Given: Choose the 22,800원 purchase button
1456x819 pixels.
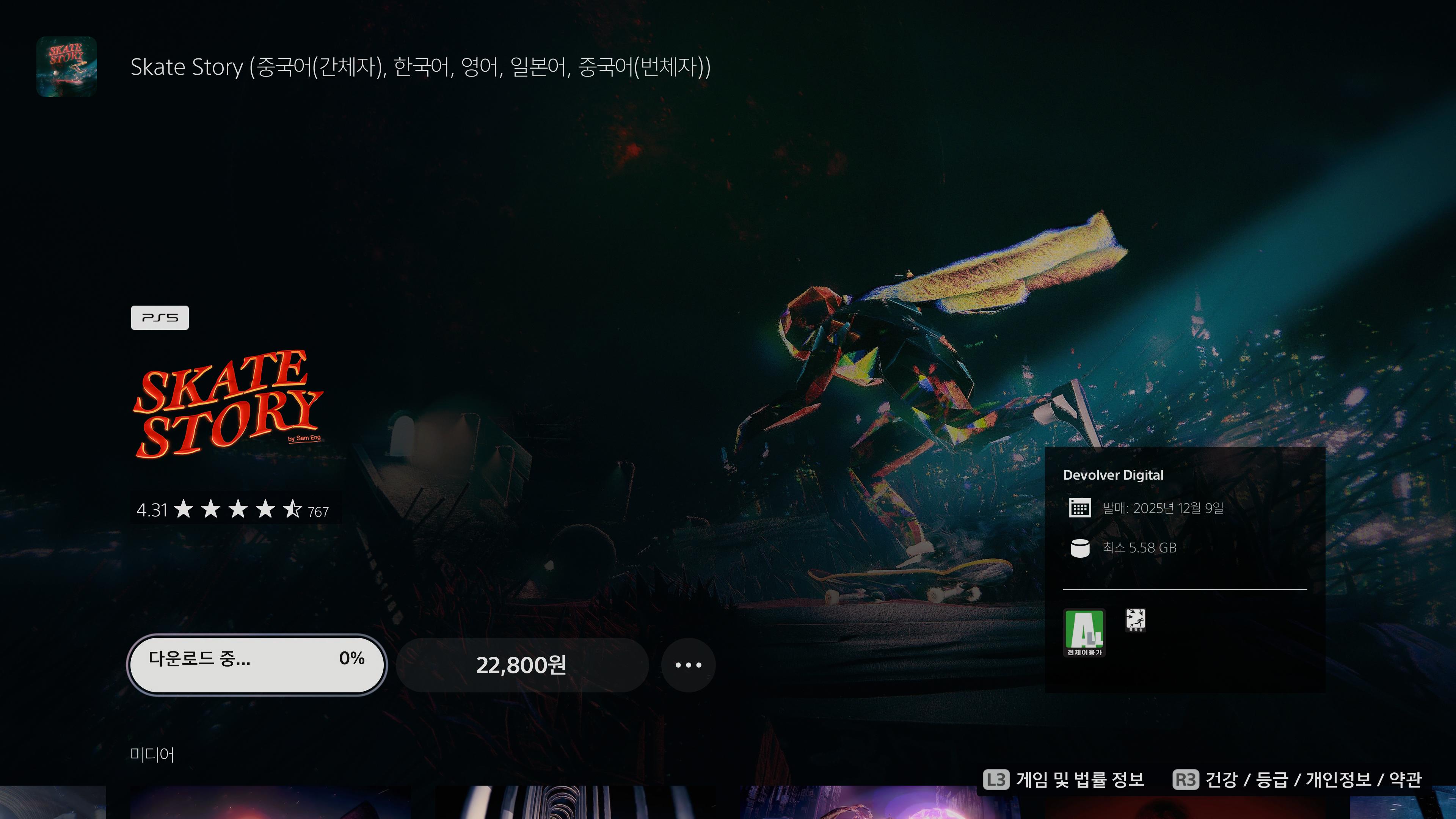Looking at the screenshot, I should point(521,665).
